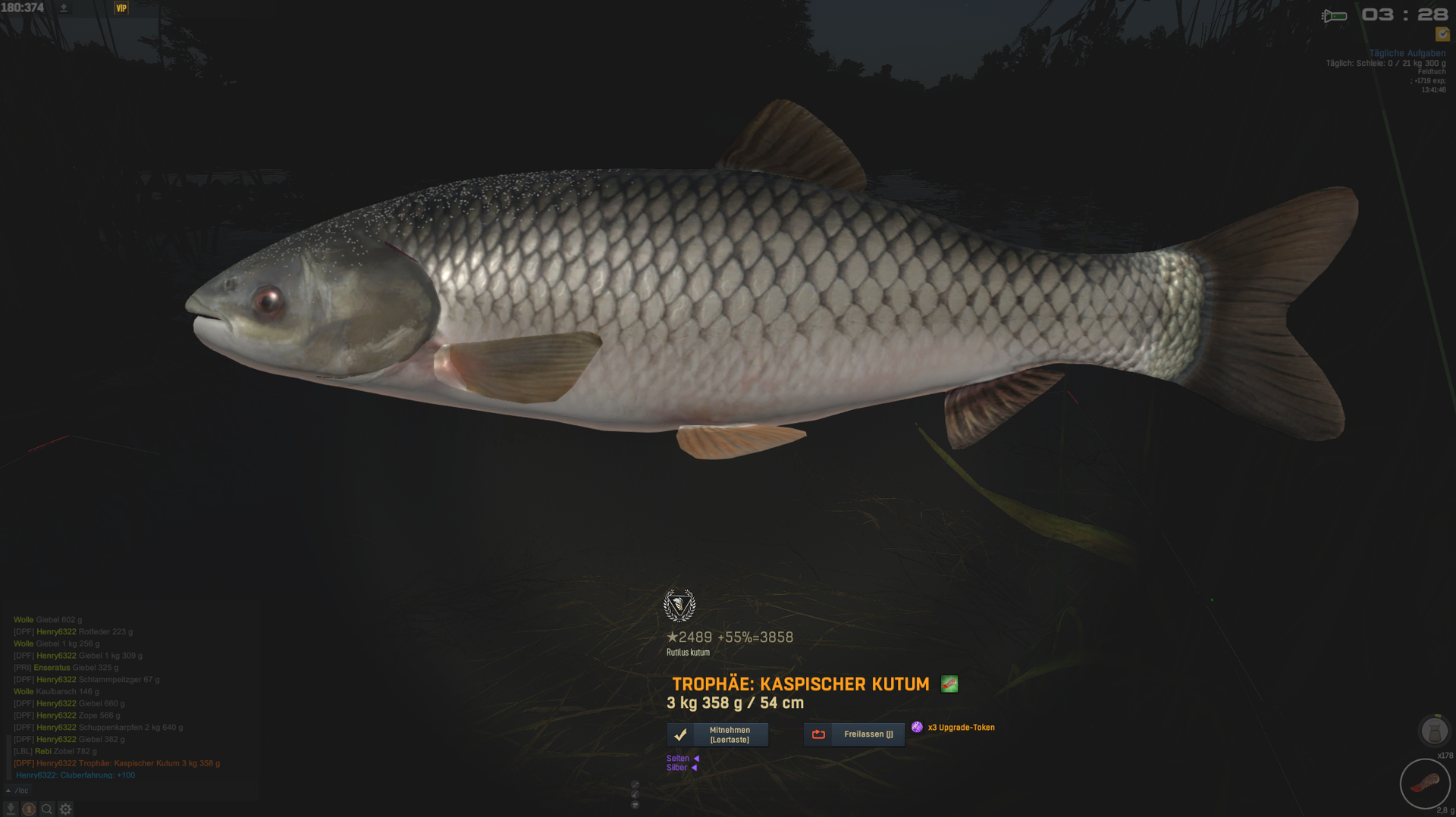Keep the fish with Mitnehmen

[717, 734]
